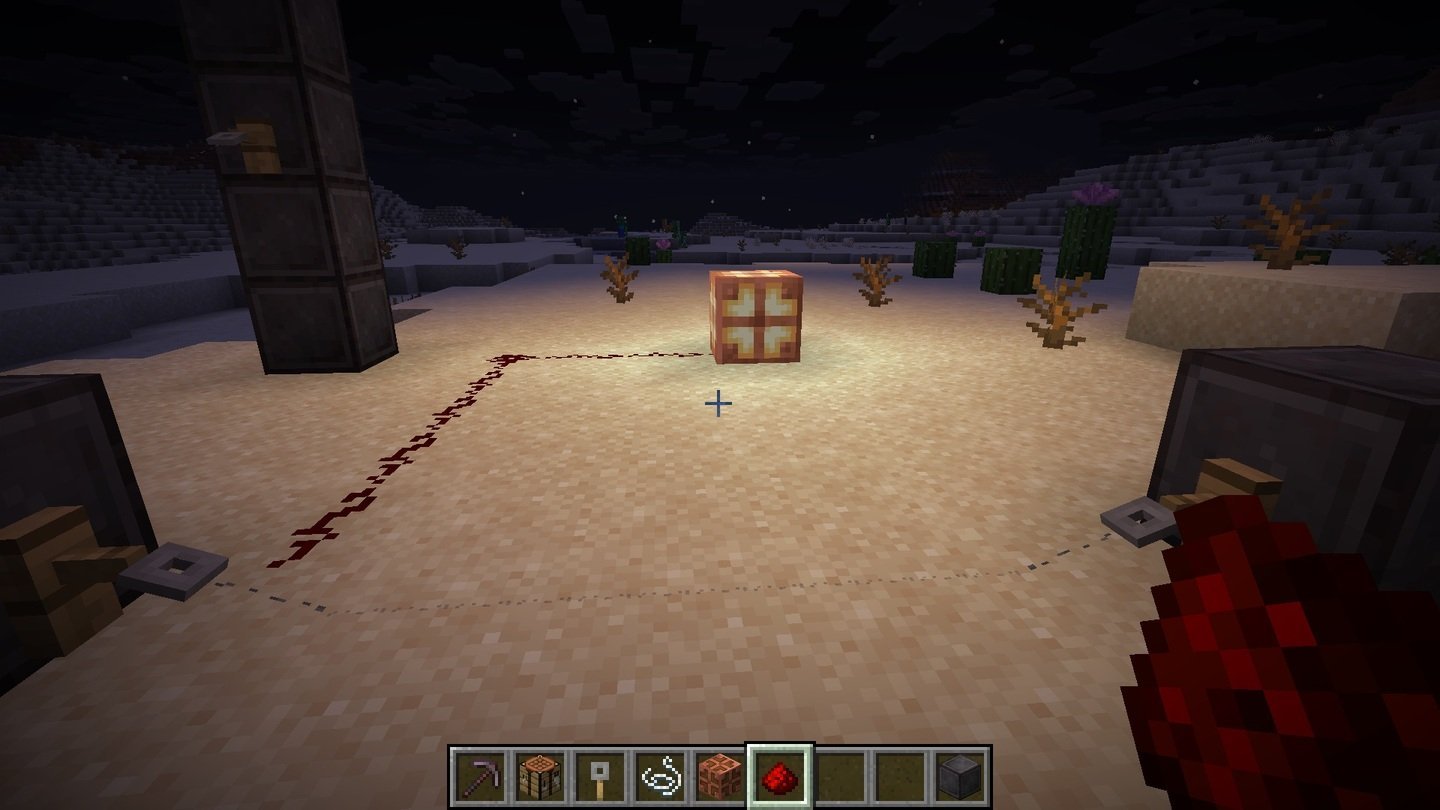This screenshot has width=1440, height=810.
Task: Select the tripwire hook slot
Action: point(600,776)
